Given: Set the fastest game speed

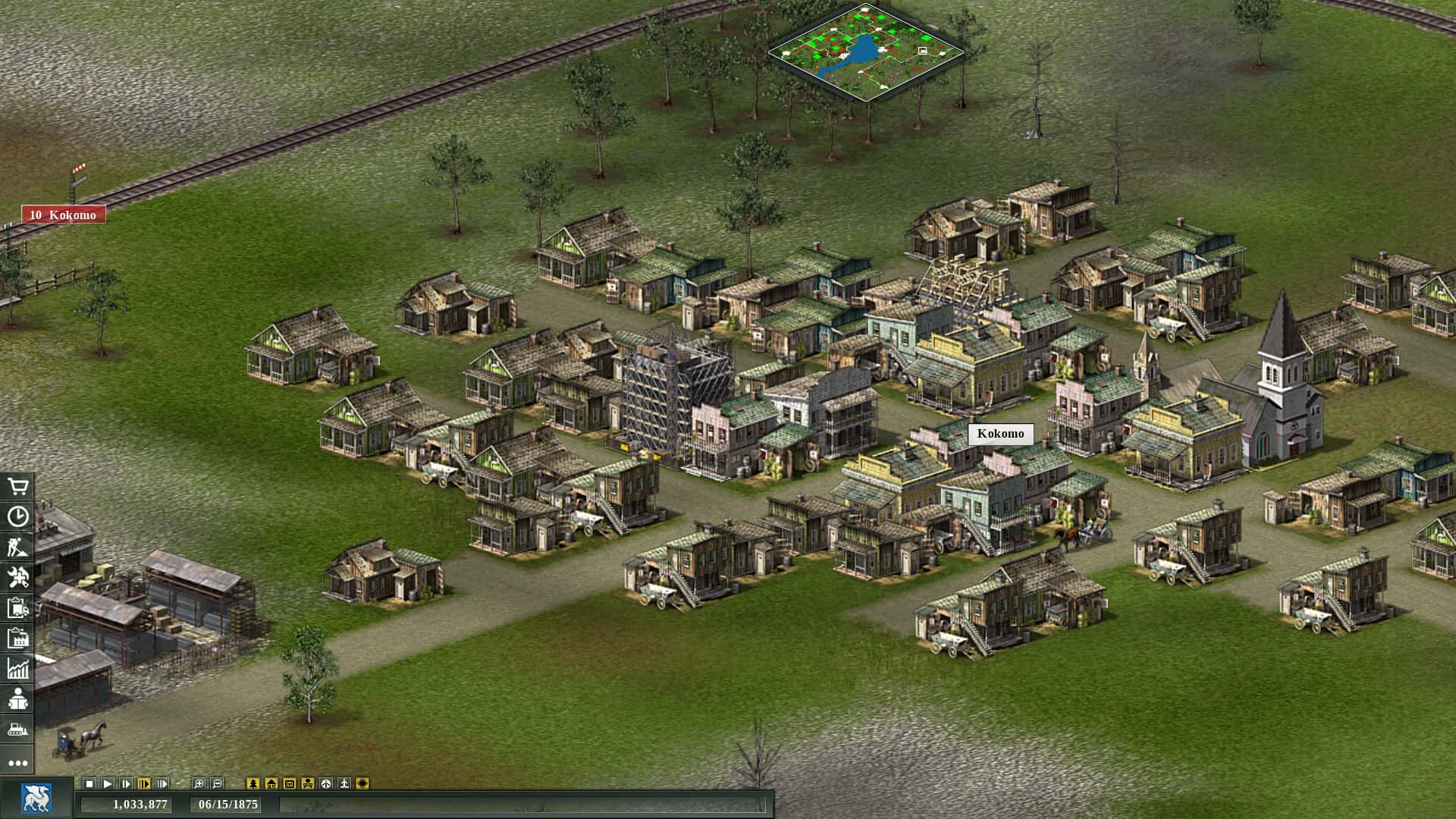Looking at the screenshot, I should [x=162, y=783].
